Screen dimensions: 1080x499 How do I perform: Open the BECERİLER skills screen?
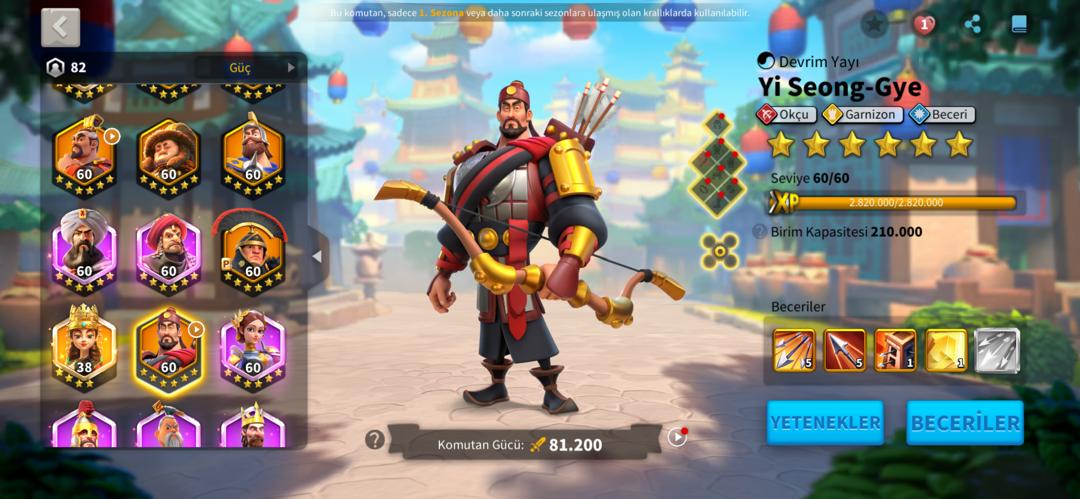pyautogui.click(x=964, y=422)
